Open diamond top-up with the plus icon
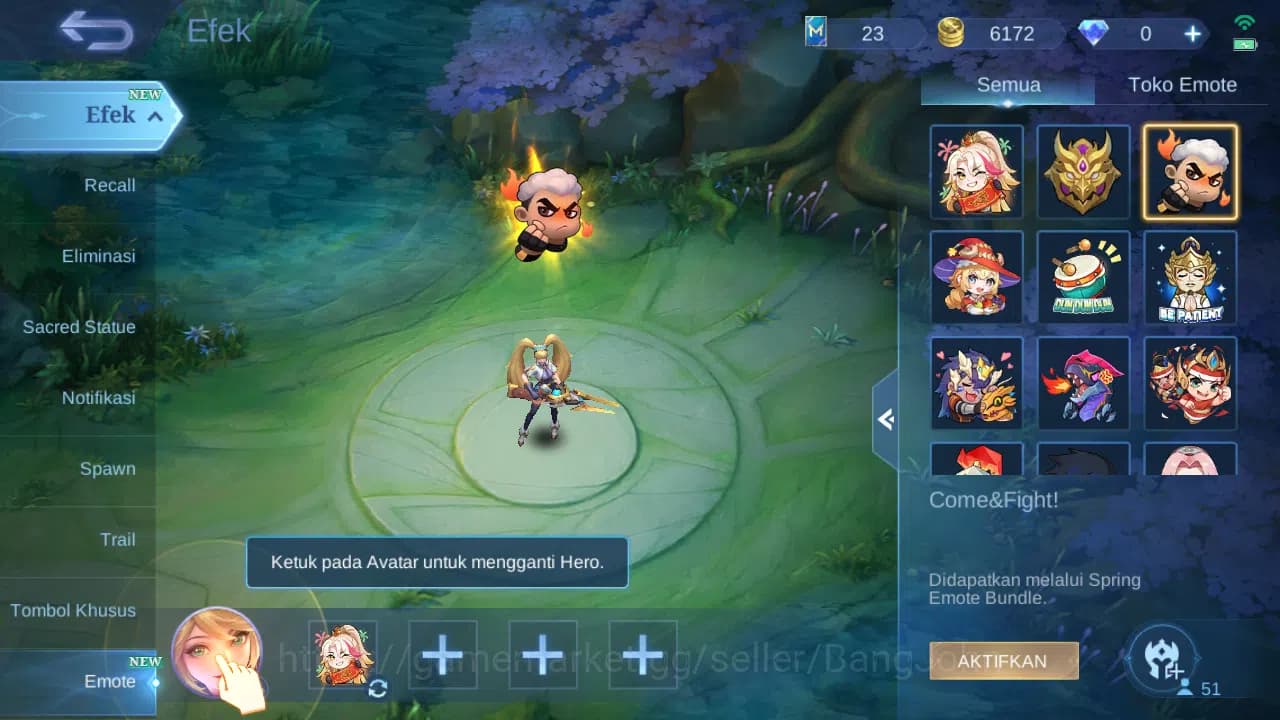Image resolution: width=1280 pixels, height=720 pixels. [1191, 33]
